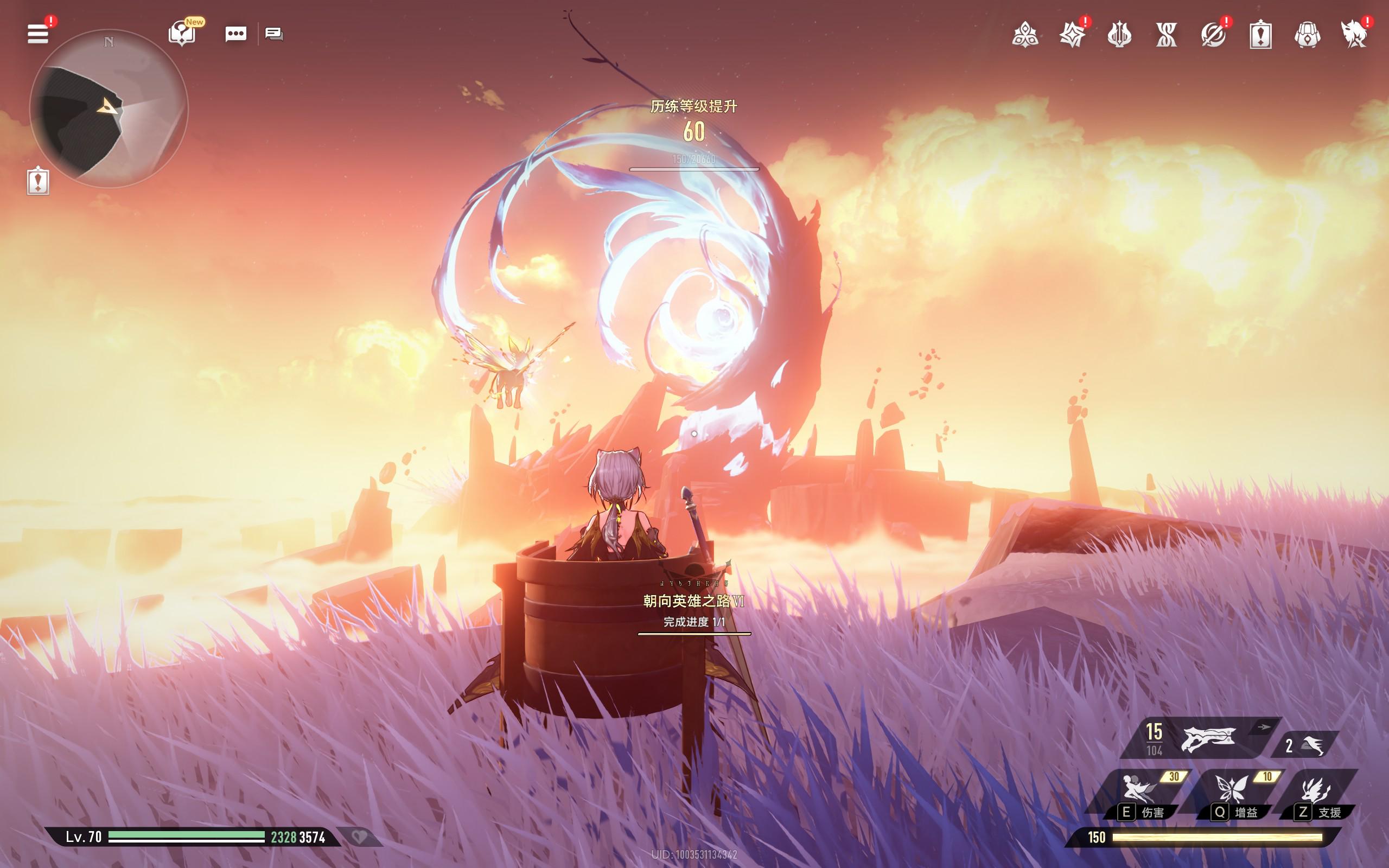Image resolution: width=1389 pixels, height=868 pixels.
Task: Select the ranged gun weapon slot
Action: (x=1207, y=740)
